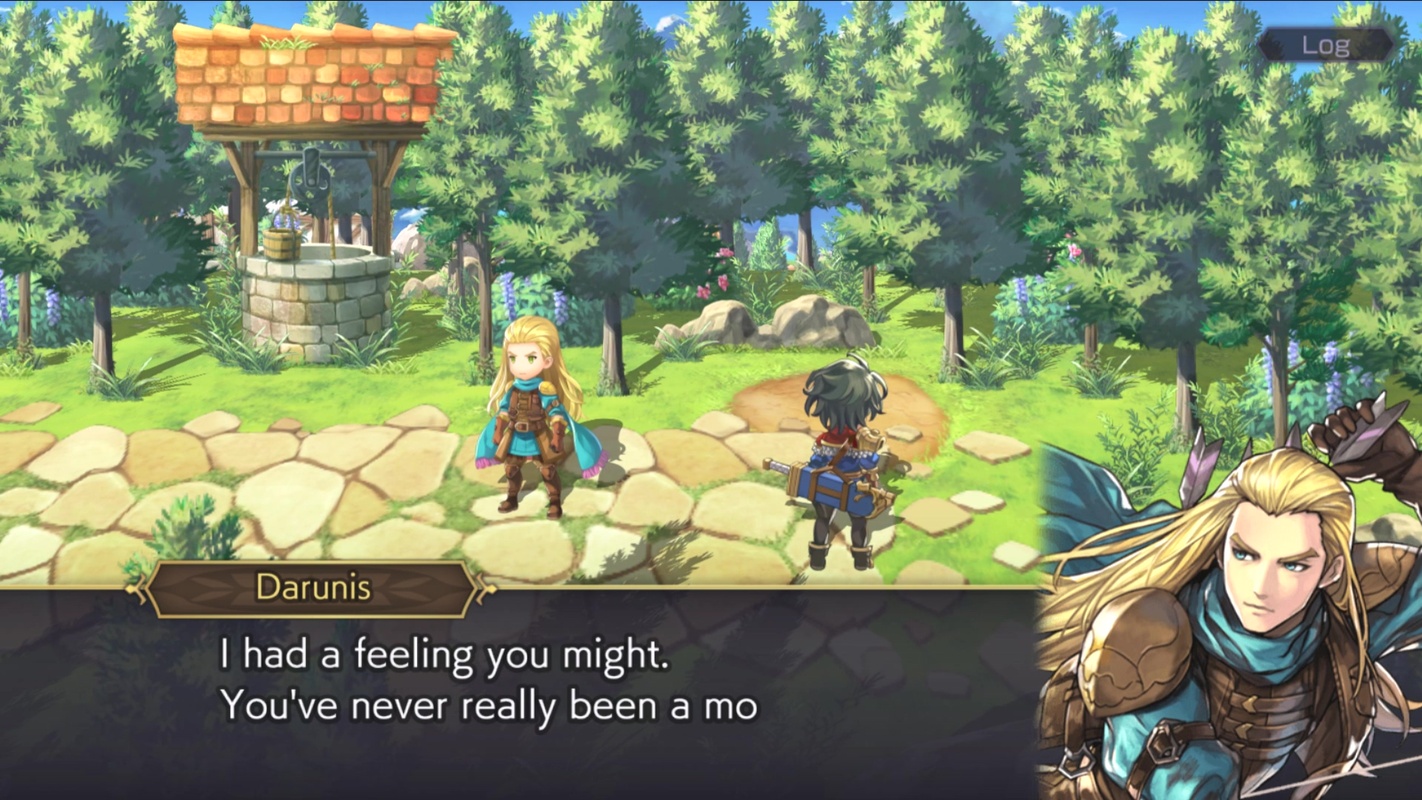Open the dialogue Log
This screenshot has width=1422, height=800.
coord(1325,45)
